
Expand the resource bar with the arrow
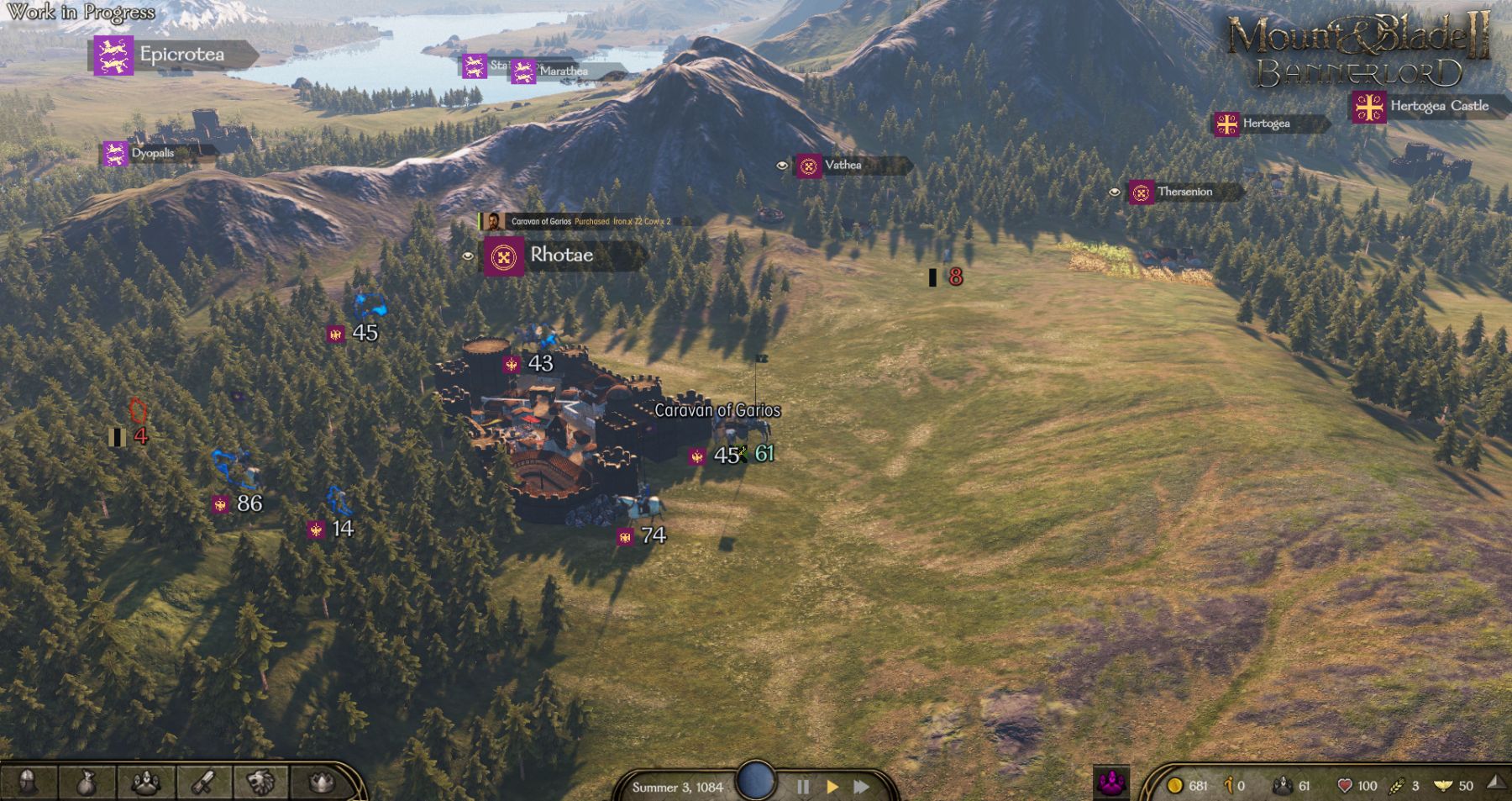(x=1496, y=783)
